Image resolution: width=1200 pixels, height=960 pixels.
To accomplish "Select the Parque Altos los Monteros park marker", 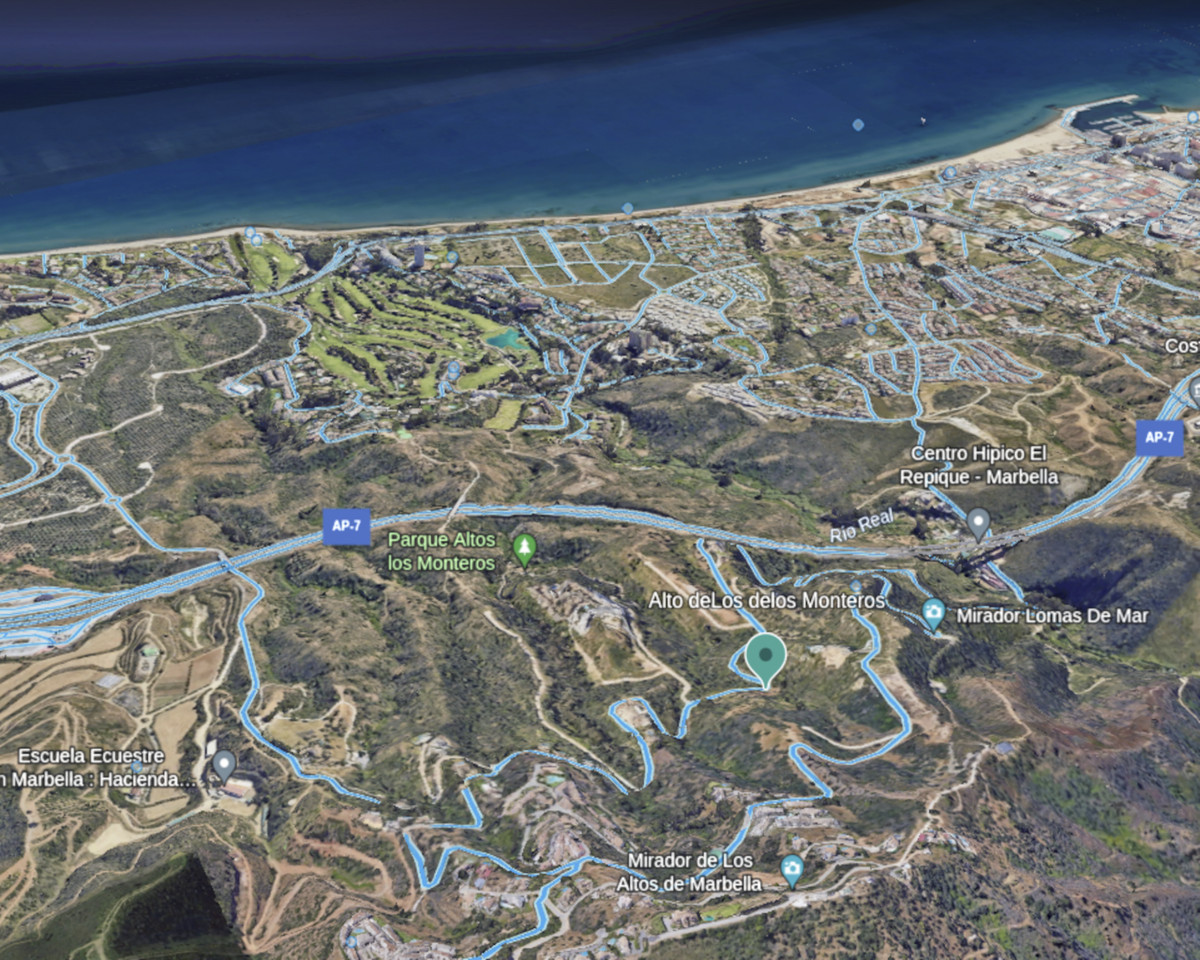I will click(x=524, y=548).
